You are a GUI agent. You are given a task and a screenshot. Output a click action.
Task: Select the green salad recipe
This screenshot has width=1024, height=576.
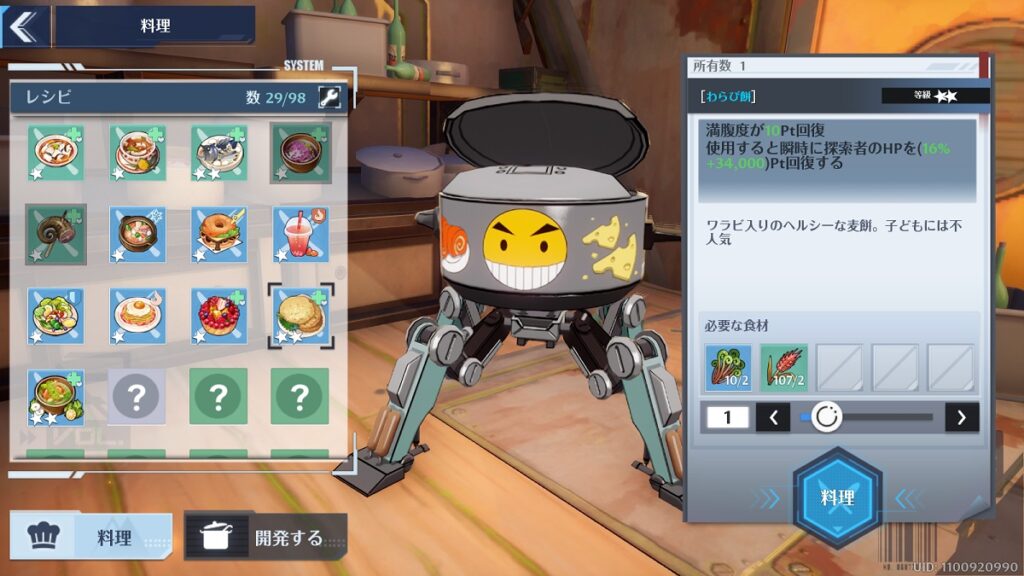[55, 315]
